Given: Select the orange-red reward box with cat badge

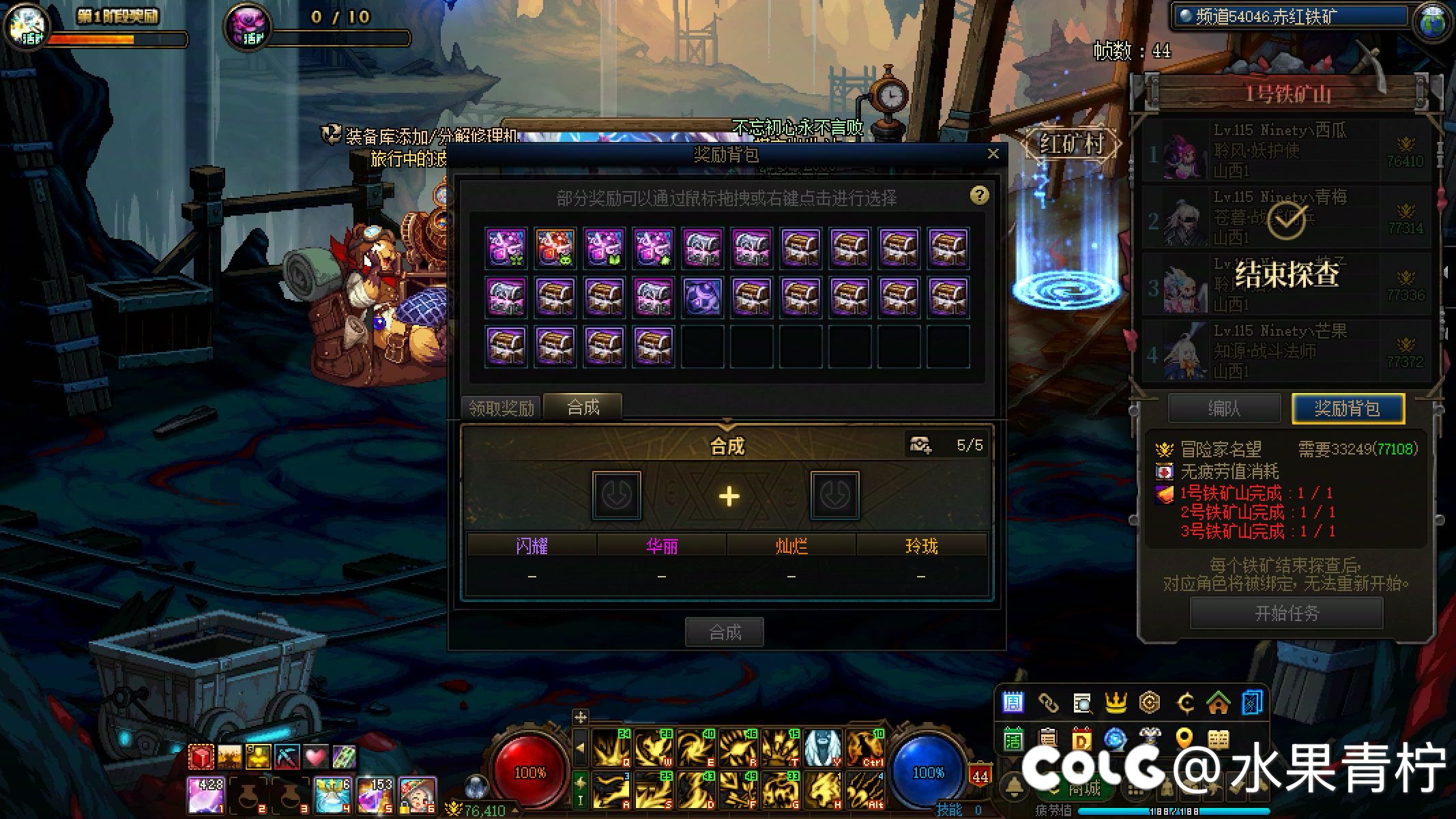Looking at the screenshot, I should click(555, 248).
